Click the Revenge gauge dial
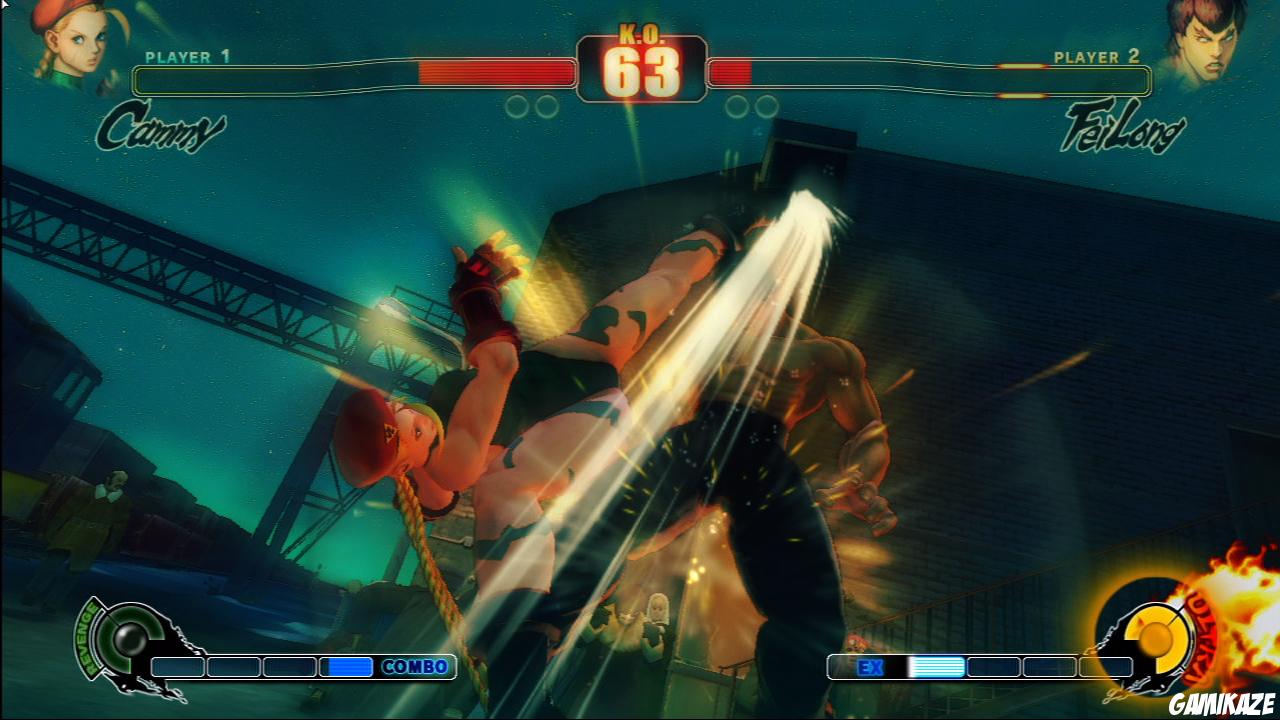1280x720 pixels. tap(130, 640)
